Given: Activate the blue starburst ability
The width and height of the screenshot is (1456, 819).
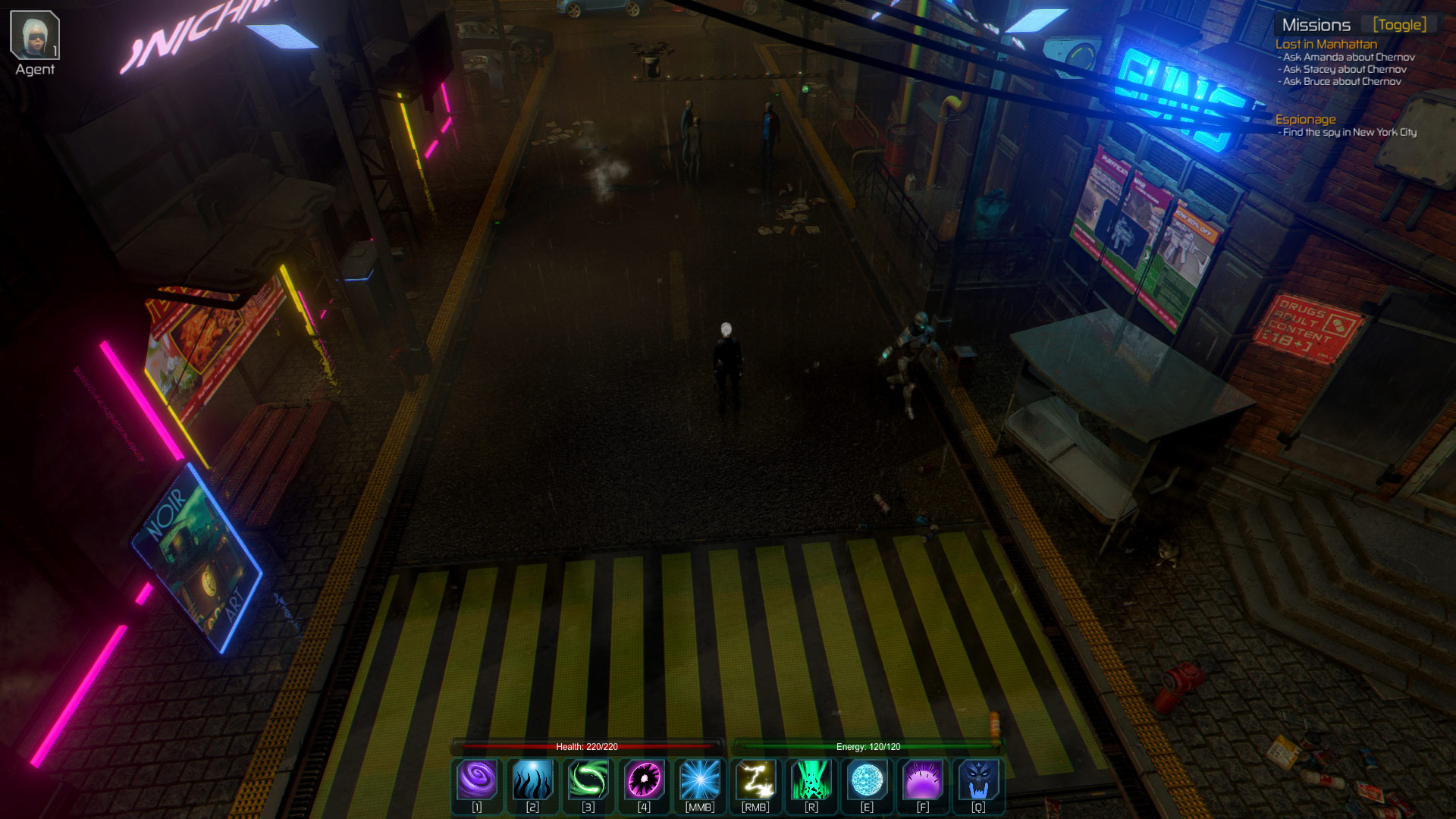Looking at the screenshot, I should pyautogui.click(x=700, y=780).
